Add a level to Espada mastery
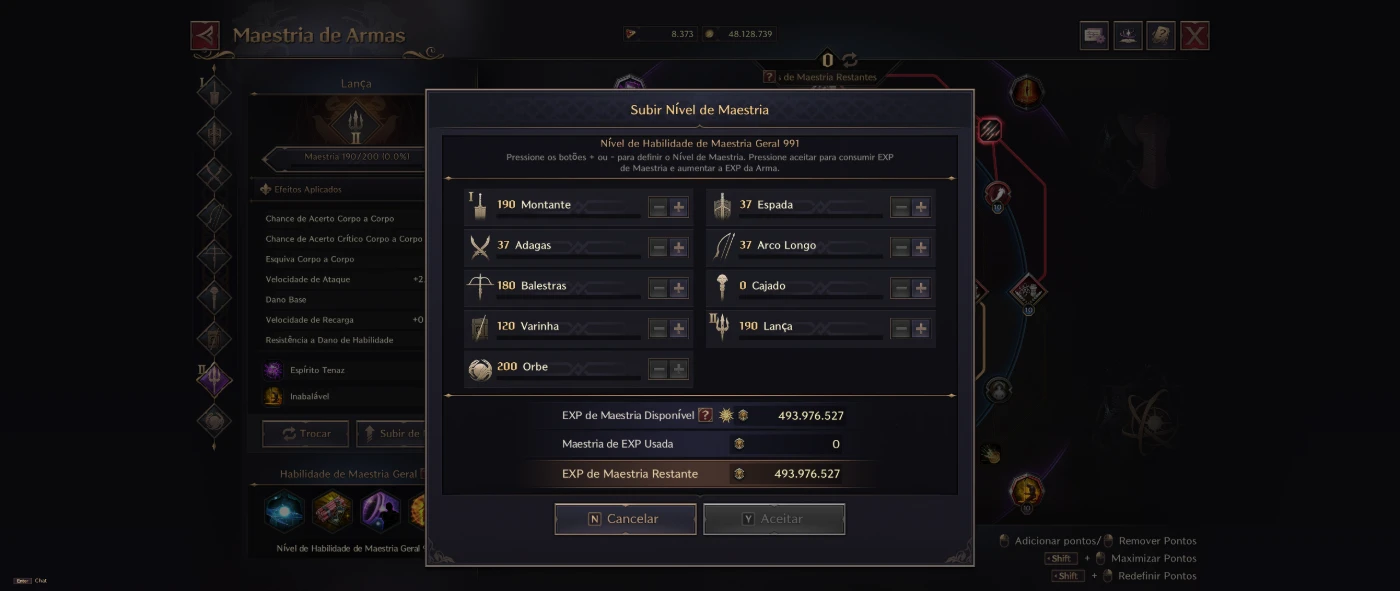The height and width of the screenshot is (591, 1400). click(921, 207)
